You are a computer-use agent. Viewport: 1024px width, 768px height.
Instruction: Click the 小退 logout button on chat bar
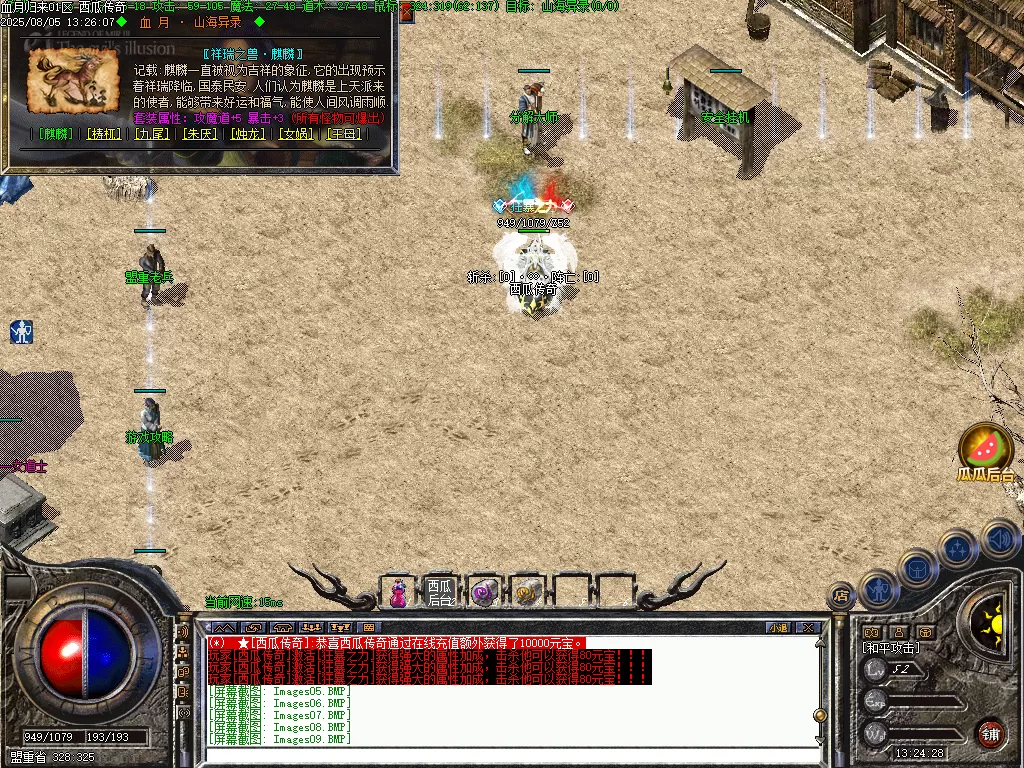click(778, 628)
